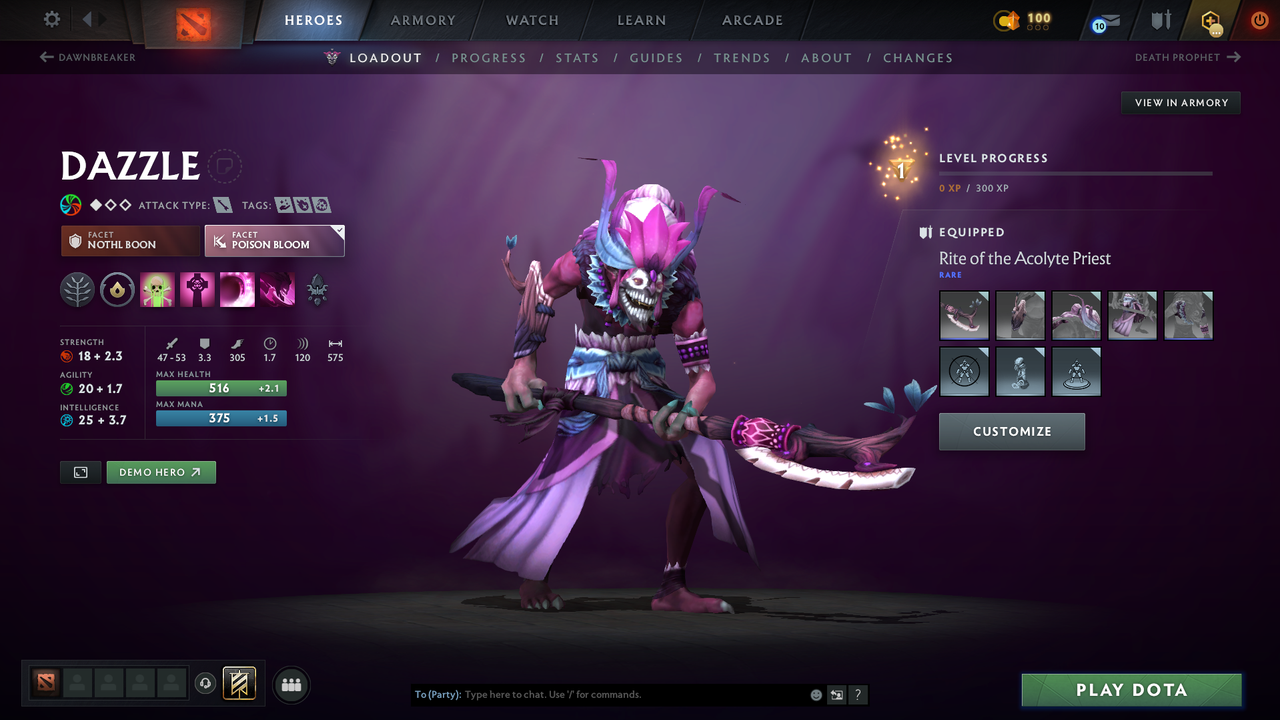The height and width of the screenshot is (720, 1280).
Task: Open the friends list icon near party slots
Action: pos(291,684)
